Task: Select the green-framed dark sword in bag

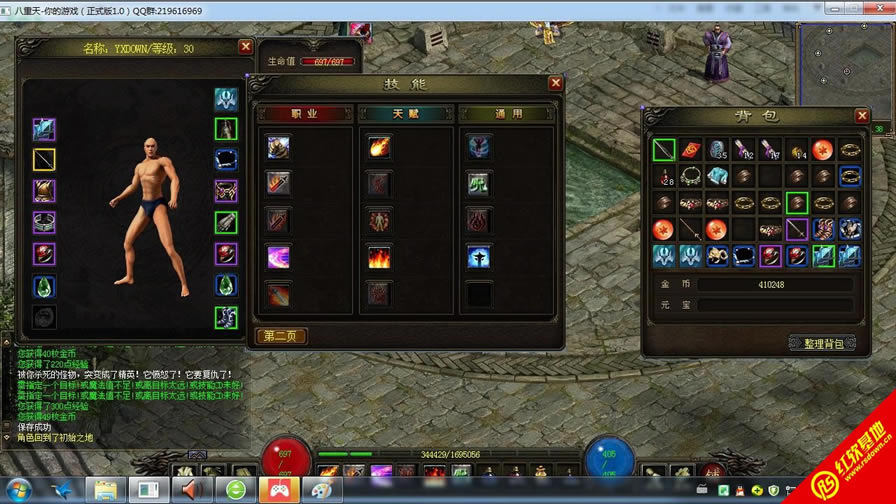Action: pyautogui.click(x=664, y=151)
